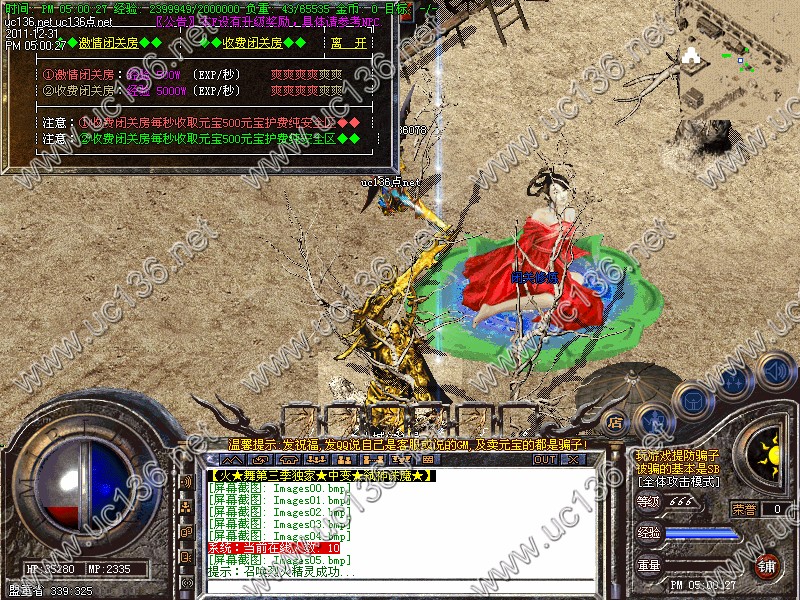
Task: Close the chat panel with X
Action: click(574, 460)
